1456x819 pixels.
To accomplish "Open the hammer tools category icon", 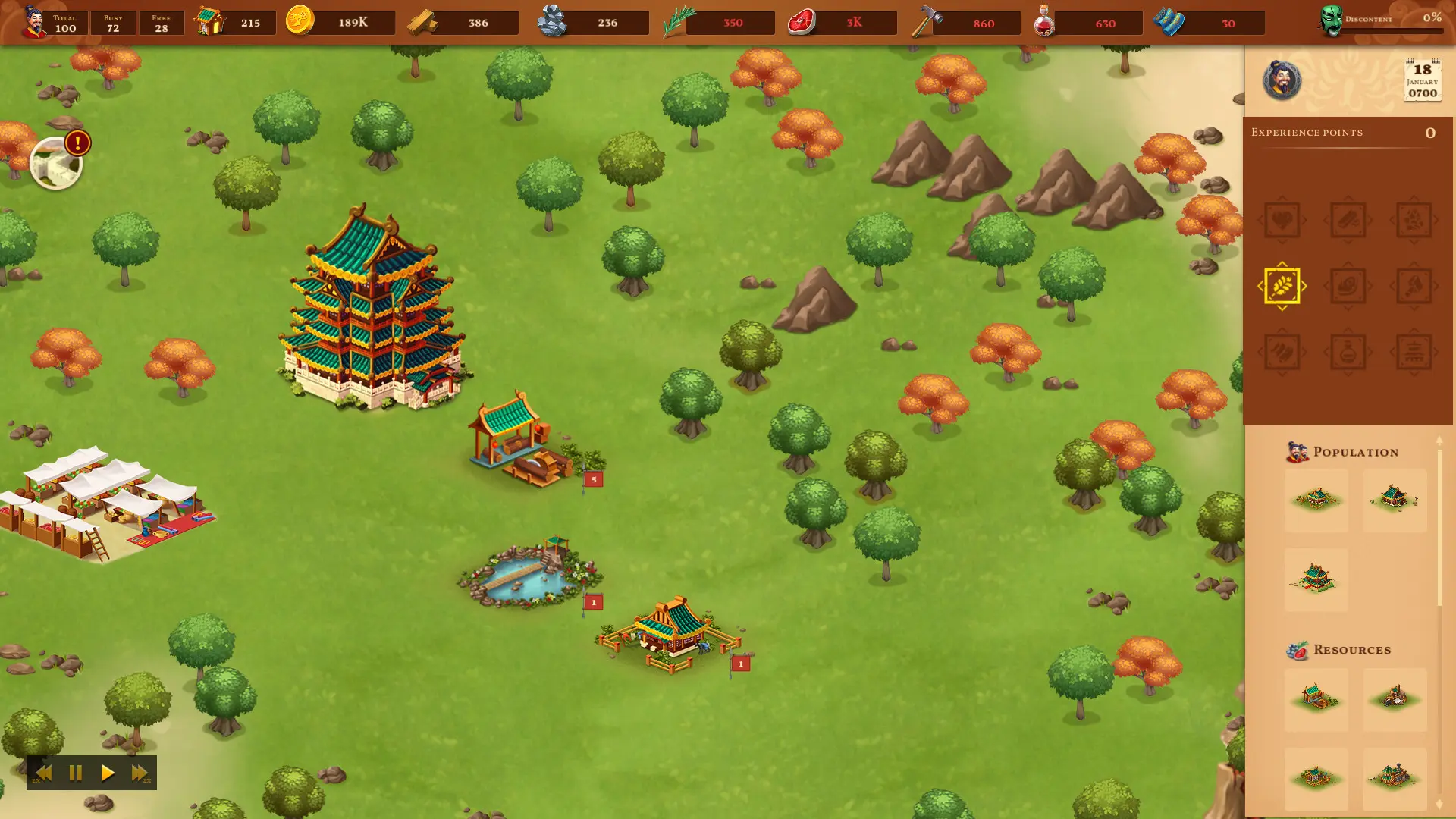I will (1414, 287).
